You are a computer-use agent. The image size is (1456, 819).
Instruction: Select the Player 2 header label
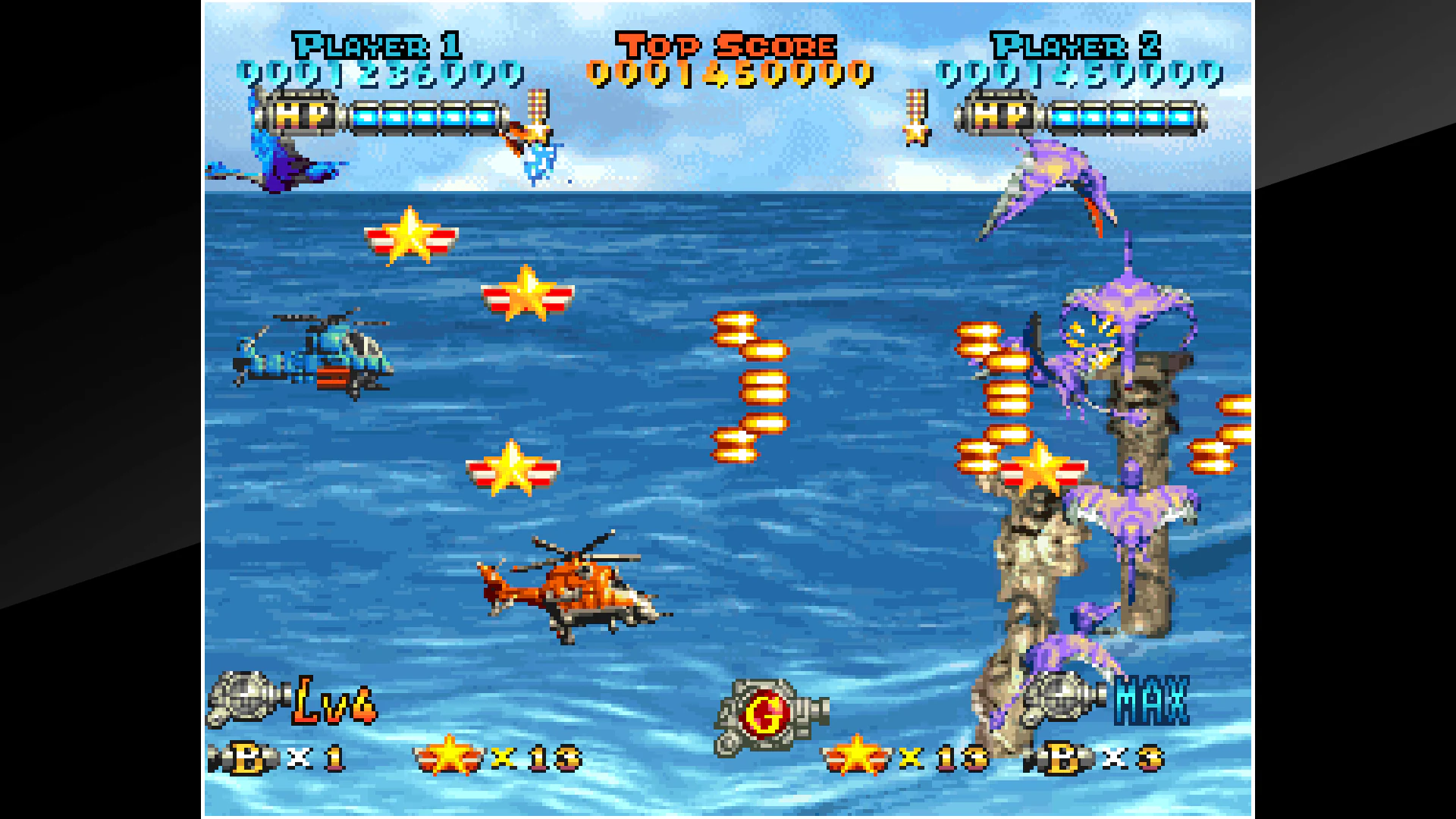coord(1075,47)
